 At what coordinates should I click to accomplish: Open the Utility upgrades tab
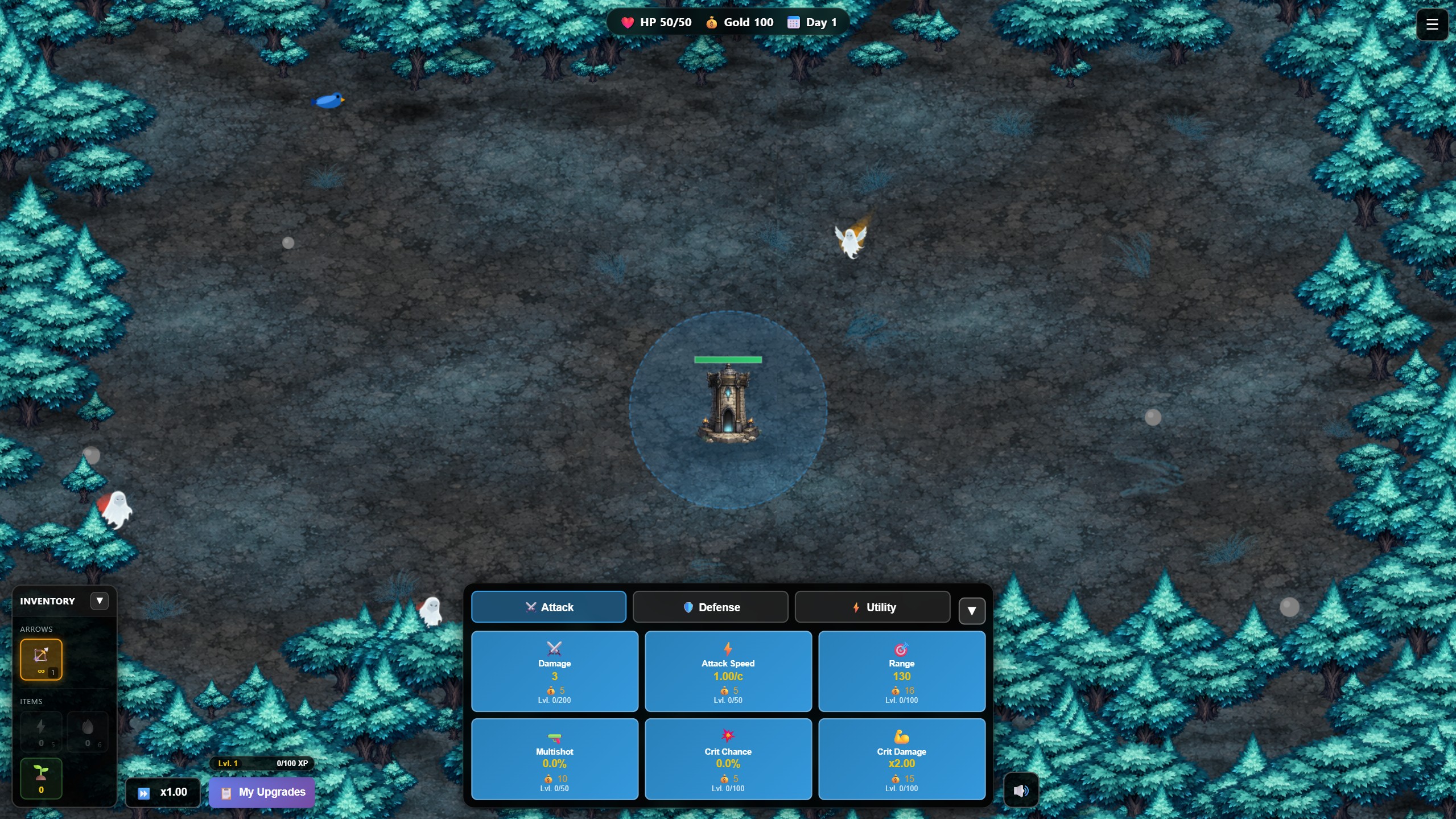pos(871,607)
